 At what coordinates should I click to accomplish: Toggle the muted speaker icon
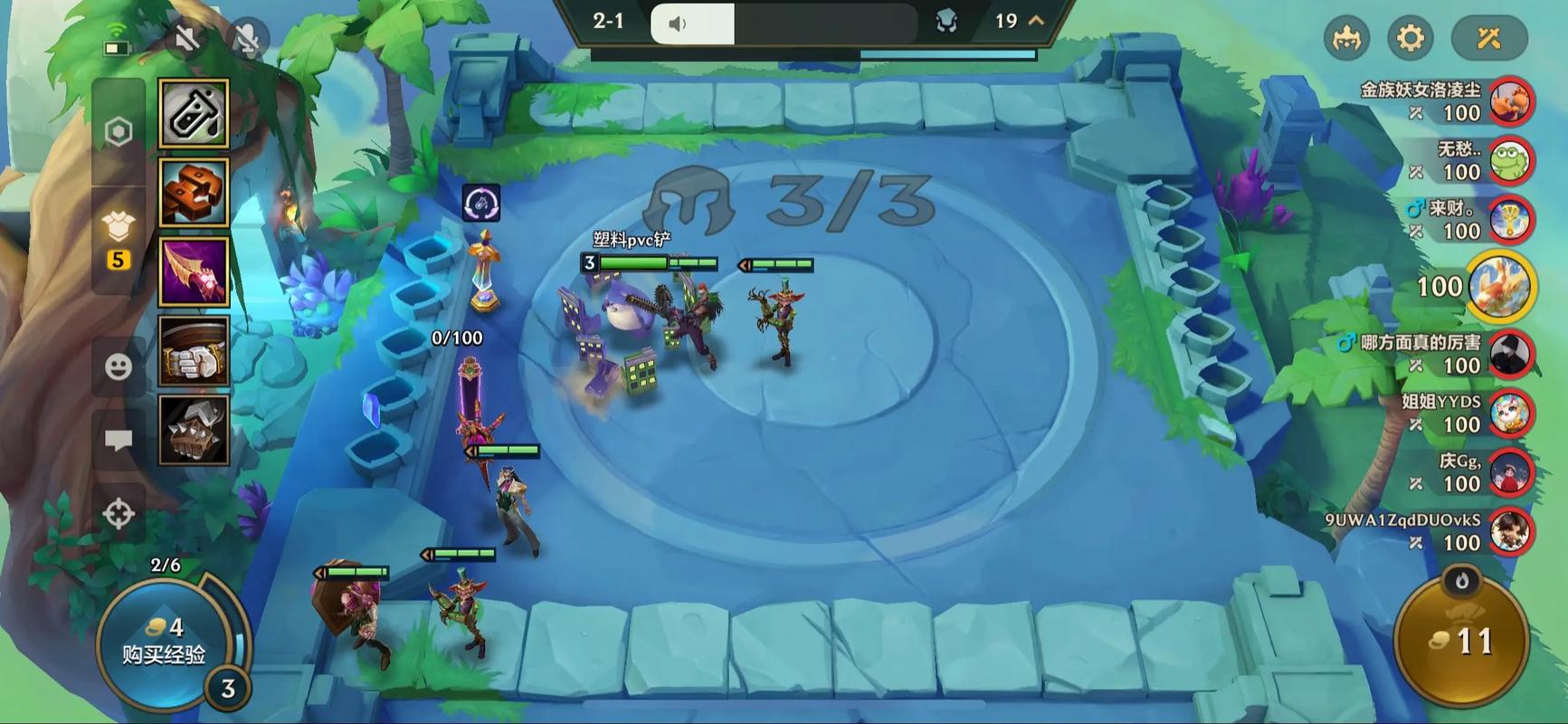(x=187, y=38)
